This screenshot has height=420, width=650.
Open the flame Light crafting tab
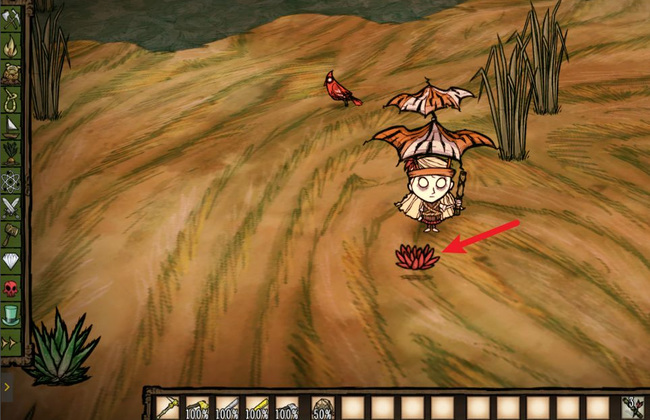pyautogui.click(x=11, y=46)
